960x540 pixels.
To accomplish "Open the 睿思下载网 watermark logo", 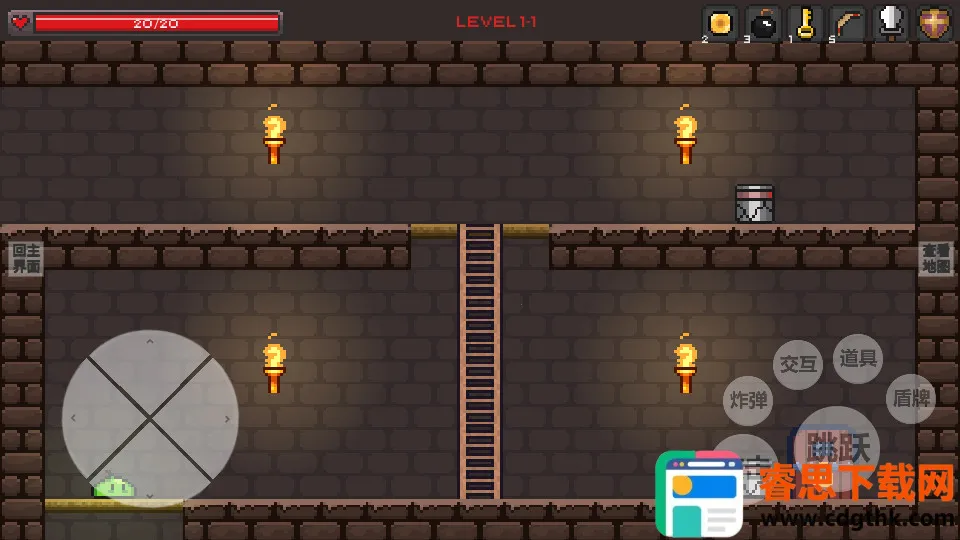I will tap(700, 493).
